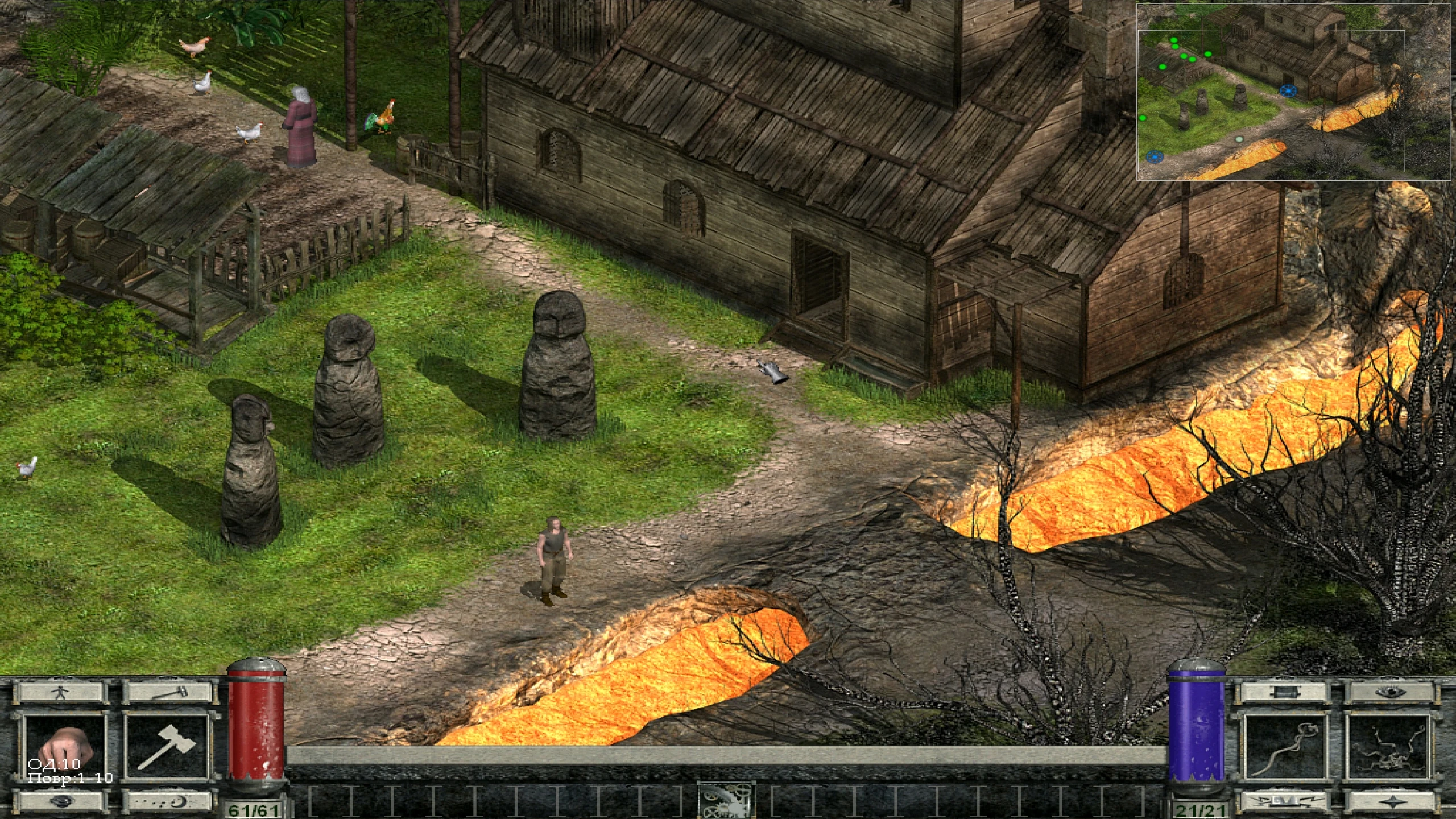This screenshot has width=1456, height=819.
Task: Click the village minimap
Action: point(1293,91)
